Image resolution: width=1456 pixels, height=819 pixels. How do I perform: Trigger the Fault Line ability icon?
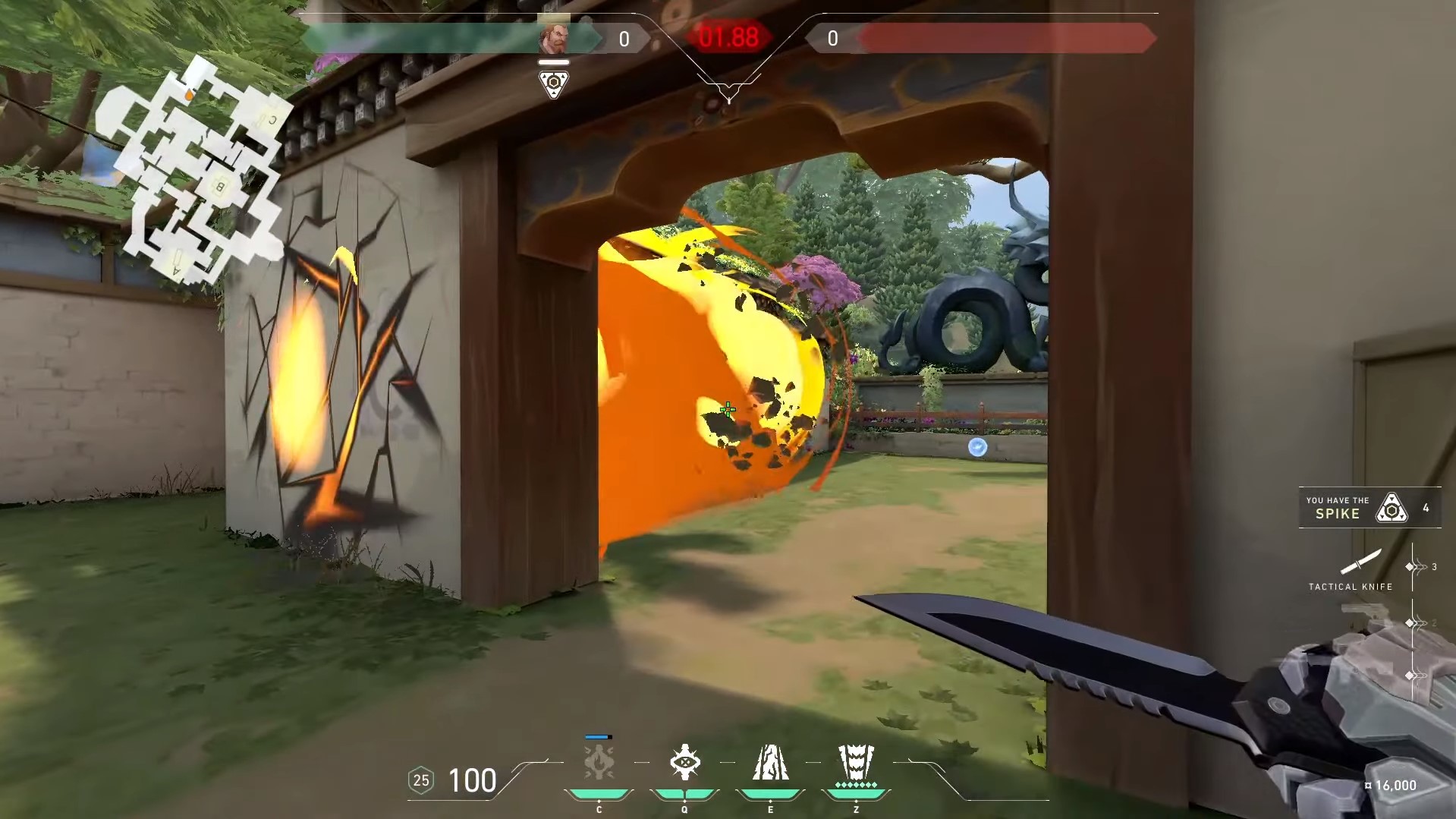[x=770, y=762]
